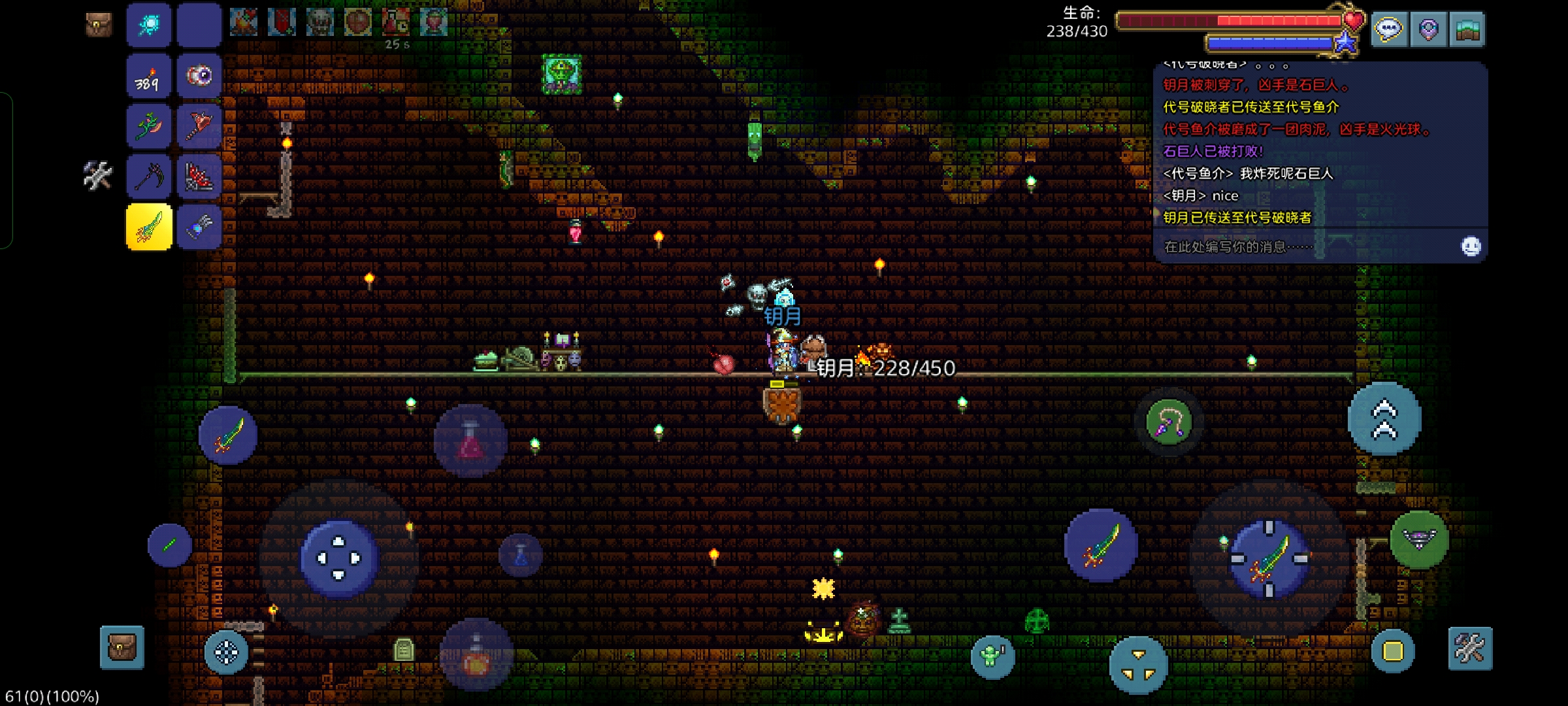This screenshot has width=1568, height=706.
Task: Tap the double-arrow jump button
Action: (x=1384, y=419)
